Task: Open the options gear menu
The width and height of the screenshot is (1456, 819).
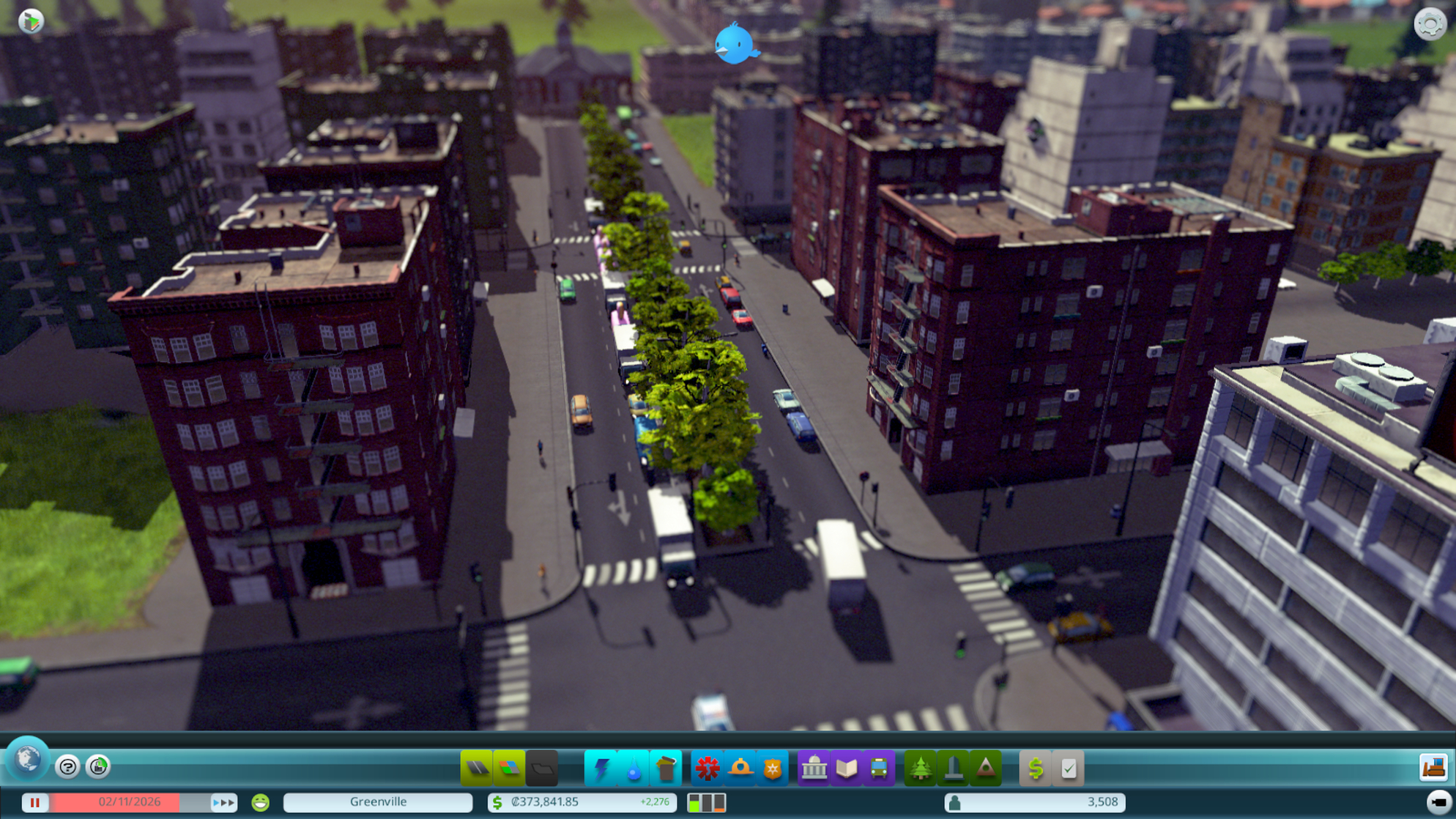Action: click(1430, 24)
